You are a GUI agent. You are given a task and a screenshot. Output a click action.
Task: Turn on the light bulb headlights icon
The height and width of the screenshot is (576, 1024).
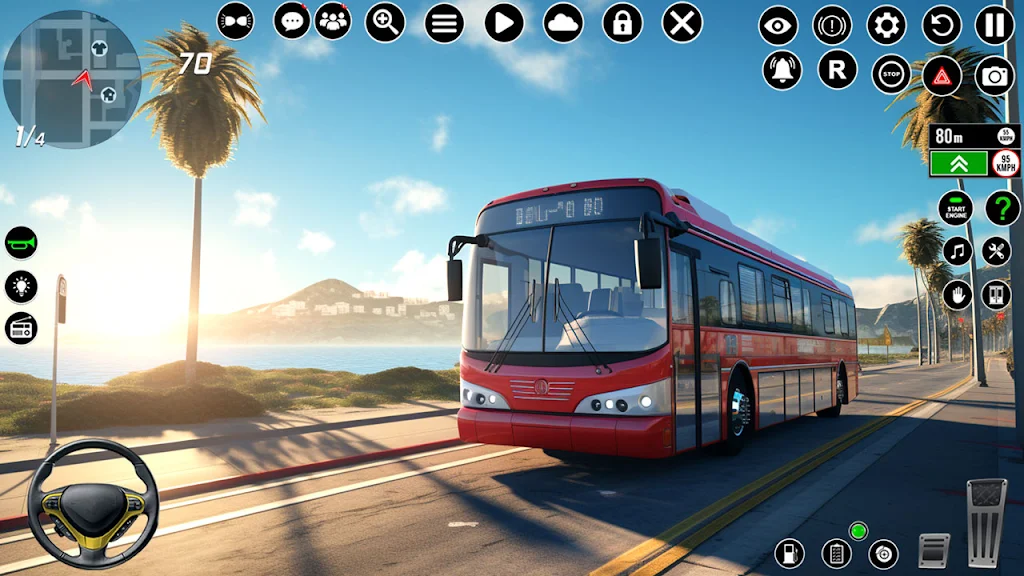pos(21,286)
